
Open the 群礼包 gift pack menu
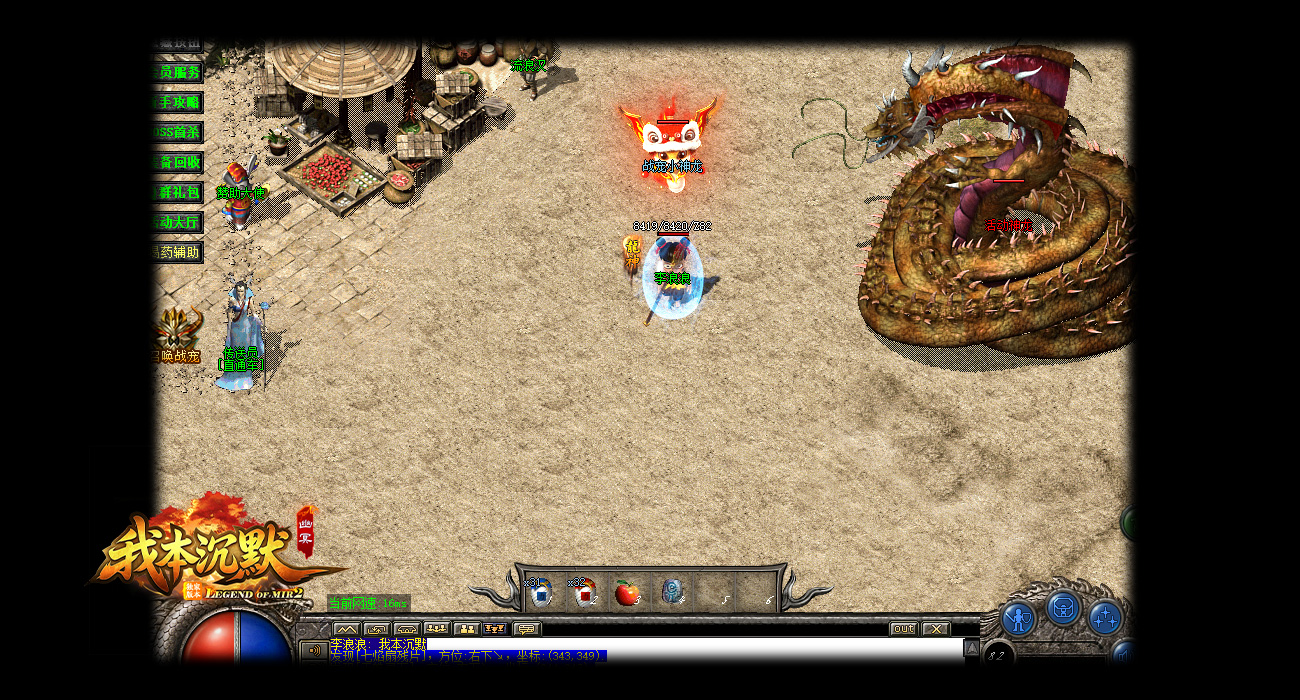click(x=179, y=192)
